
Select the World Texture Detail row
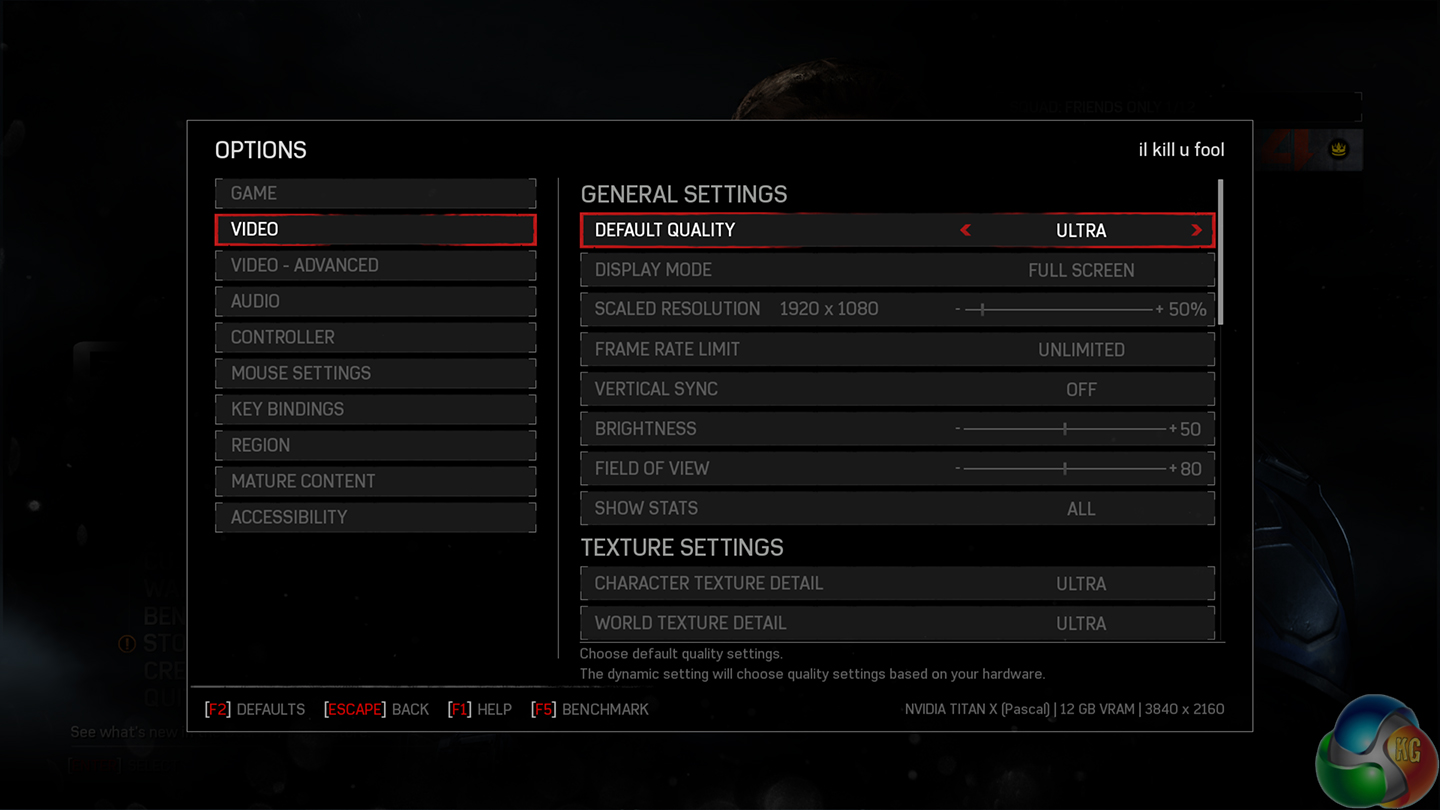pos(897,623)
